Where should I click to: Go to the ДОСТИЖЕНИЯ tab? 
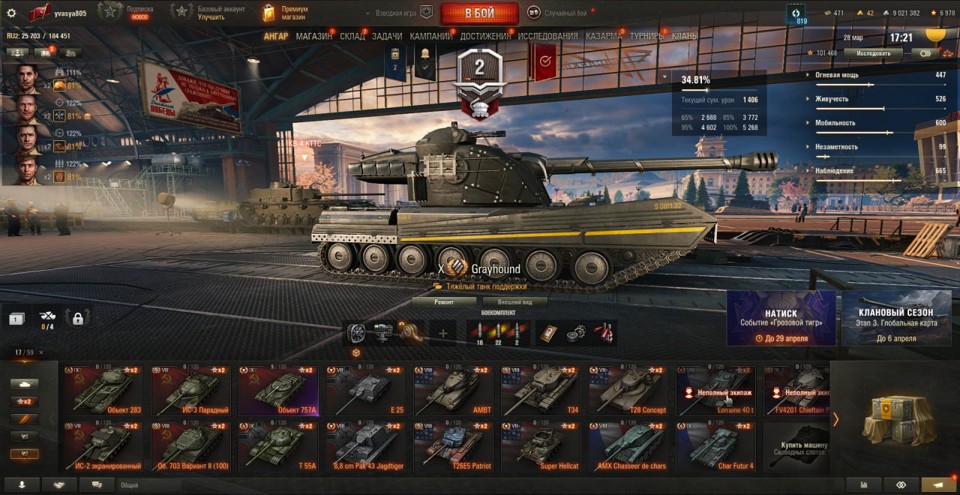coord(485,36)
